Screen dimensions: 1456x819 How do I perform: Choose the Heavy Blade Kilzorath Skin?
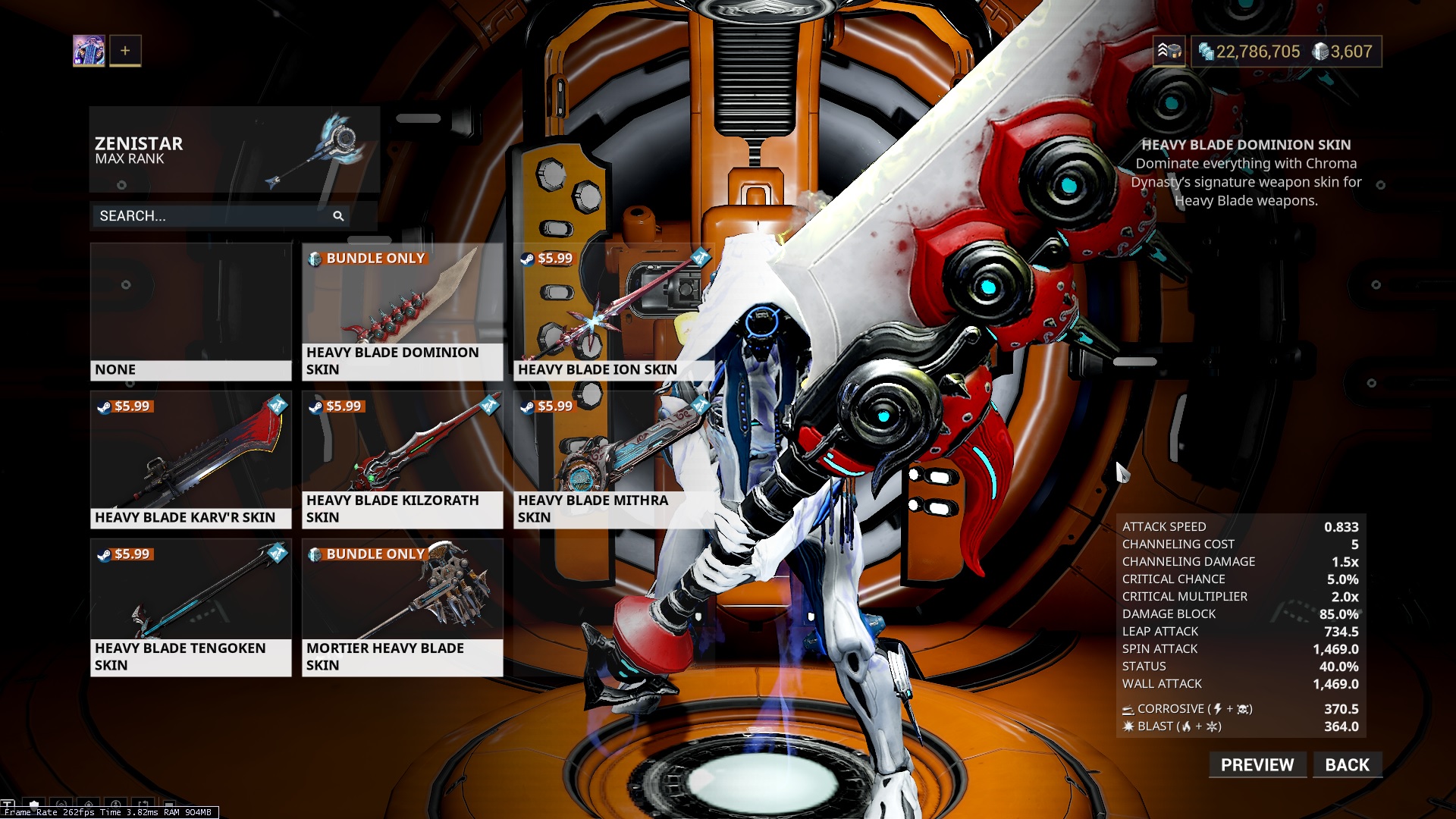pyautogui.click(x=402, y=459)
